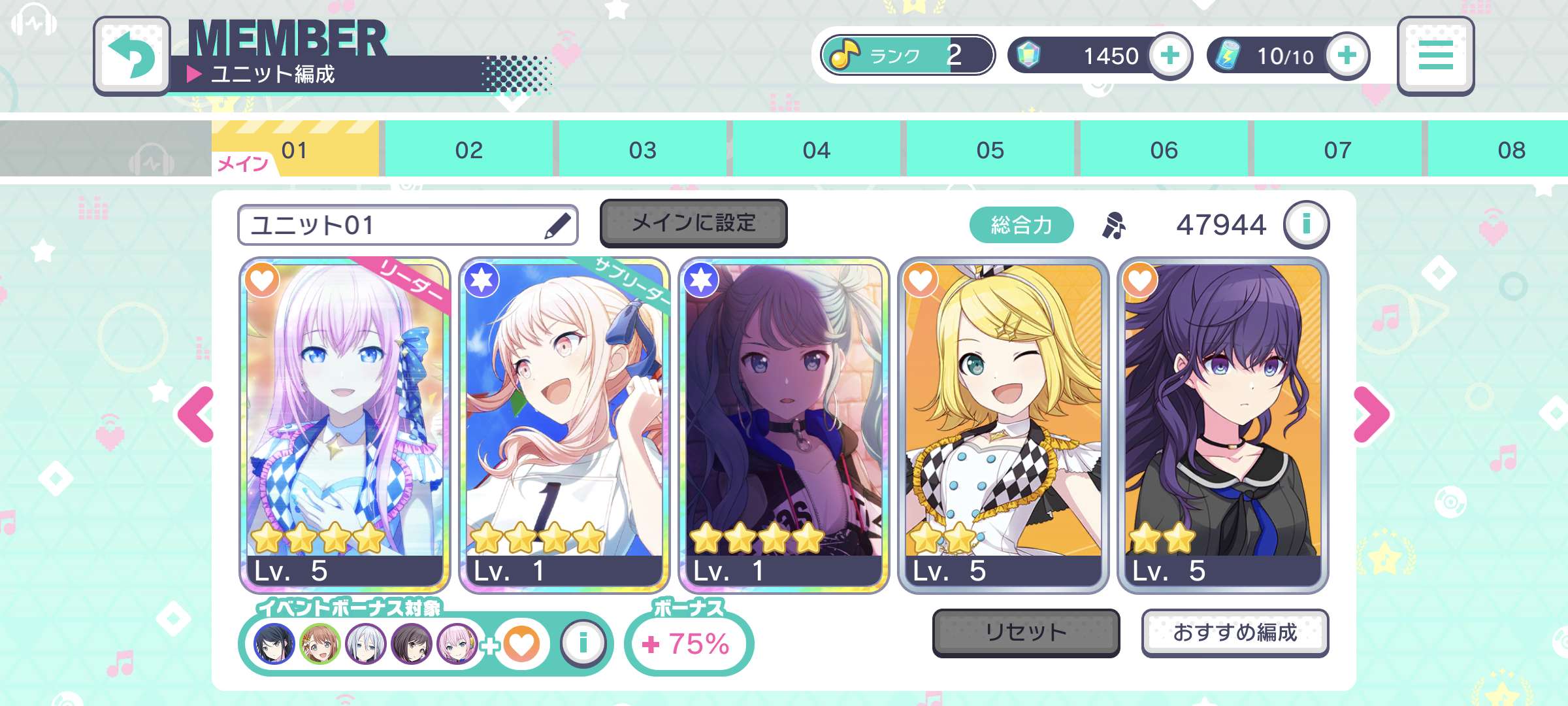Open the info icon near event bonus characters
This screenshot has height=706, width=1568.
coord(584,643)
